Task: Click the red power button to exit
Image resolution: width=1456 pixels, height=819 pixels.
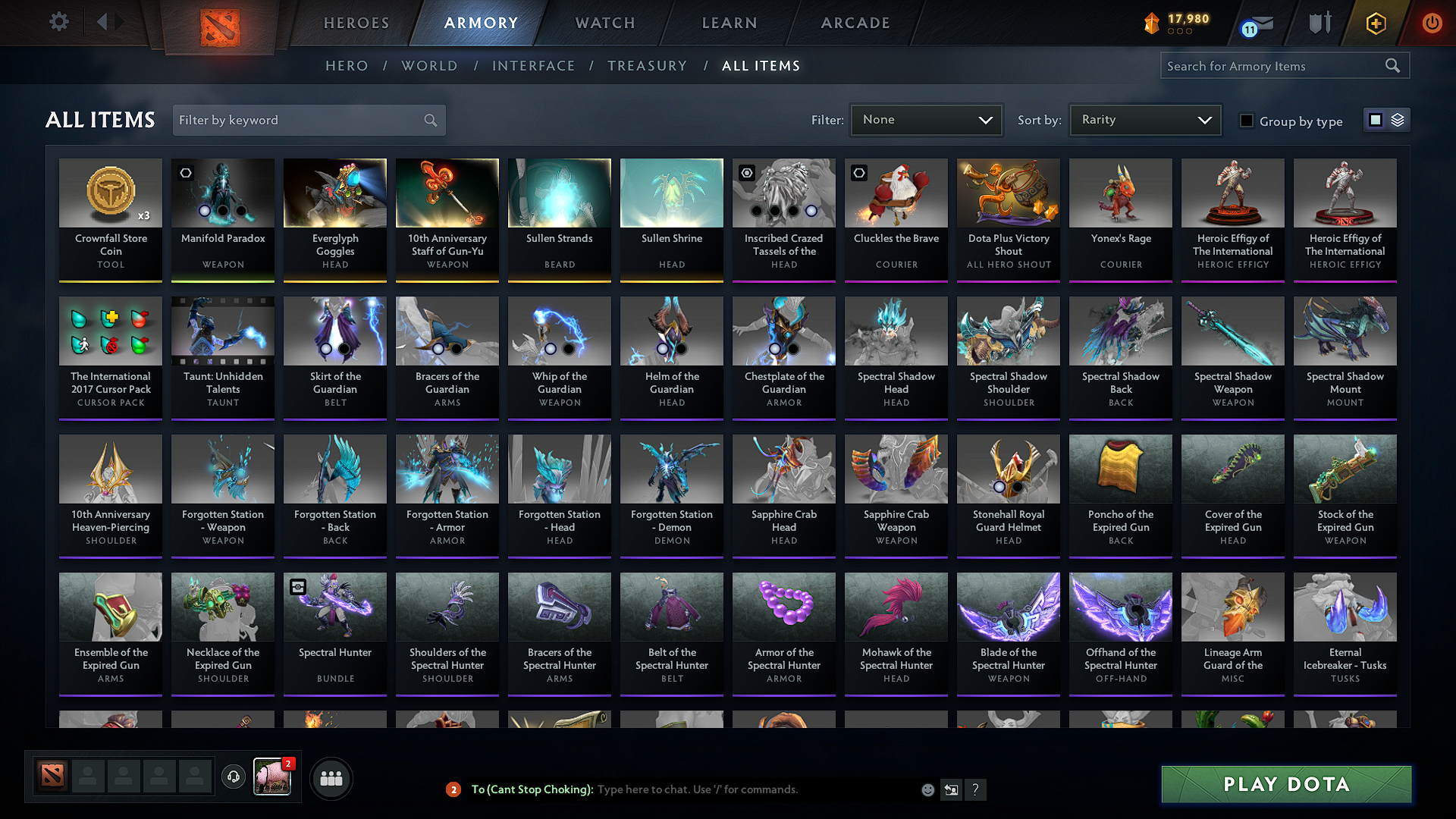Action: click(1432, 24)
